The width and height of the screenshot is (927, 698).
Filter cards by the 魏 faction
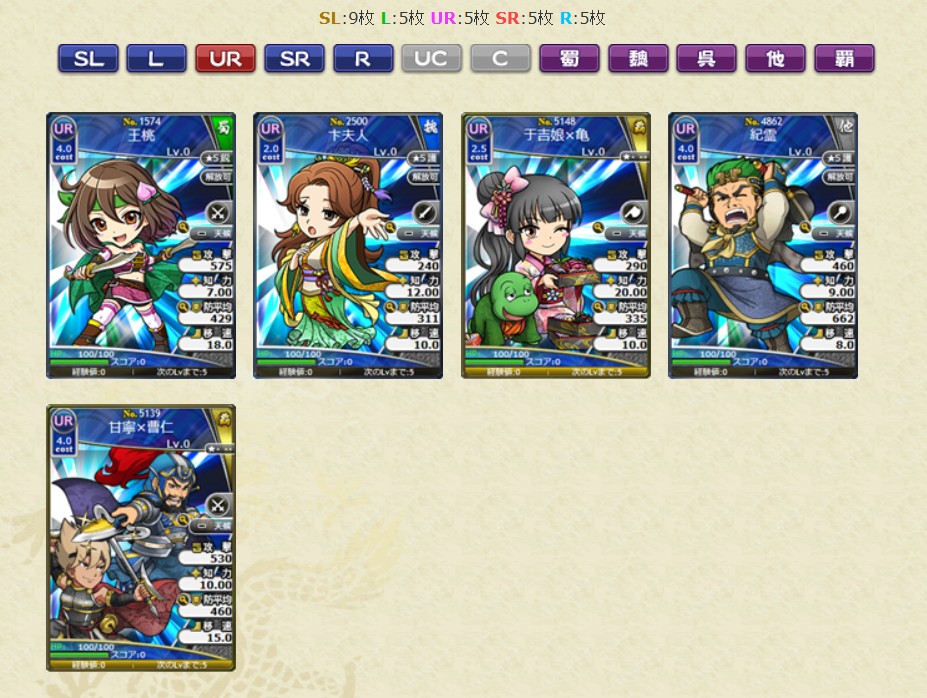(x=638, y=59)
